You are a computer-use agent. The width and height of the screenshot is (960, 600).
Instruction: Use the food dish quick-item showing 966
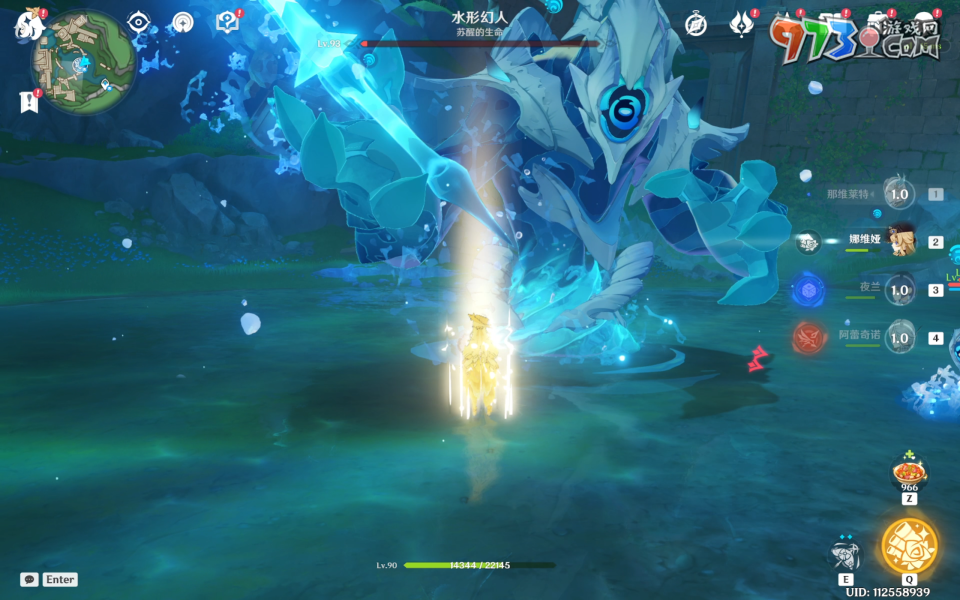pos(909,471)
